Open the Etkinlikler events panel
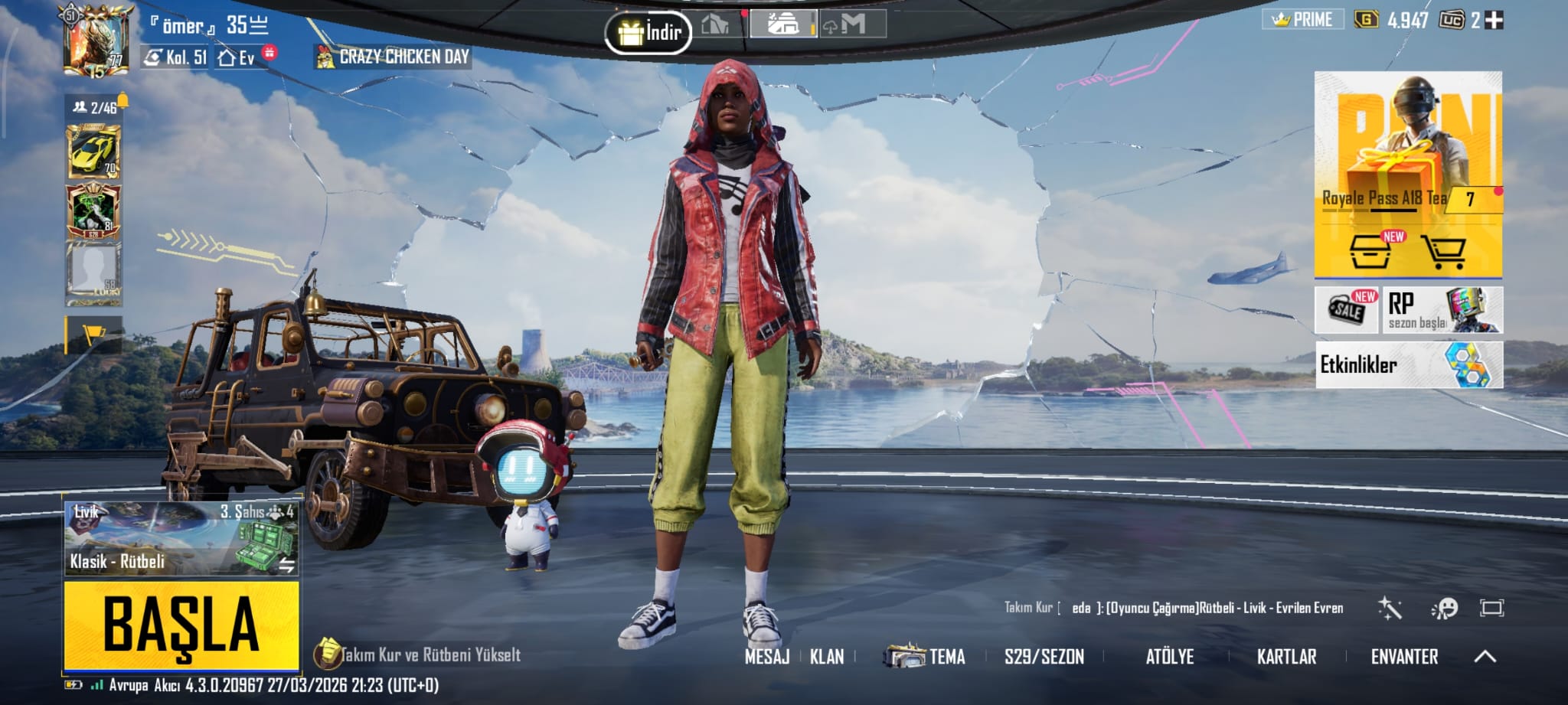The image size is (1568, 705). 1408,365
